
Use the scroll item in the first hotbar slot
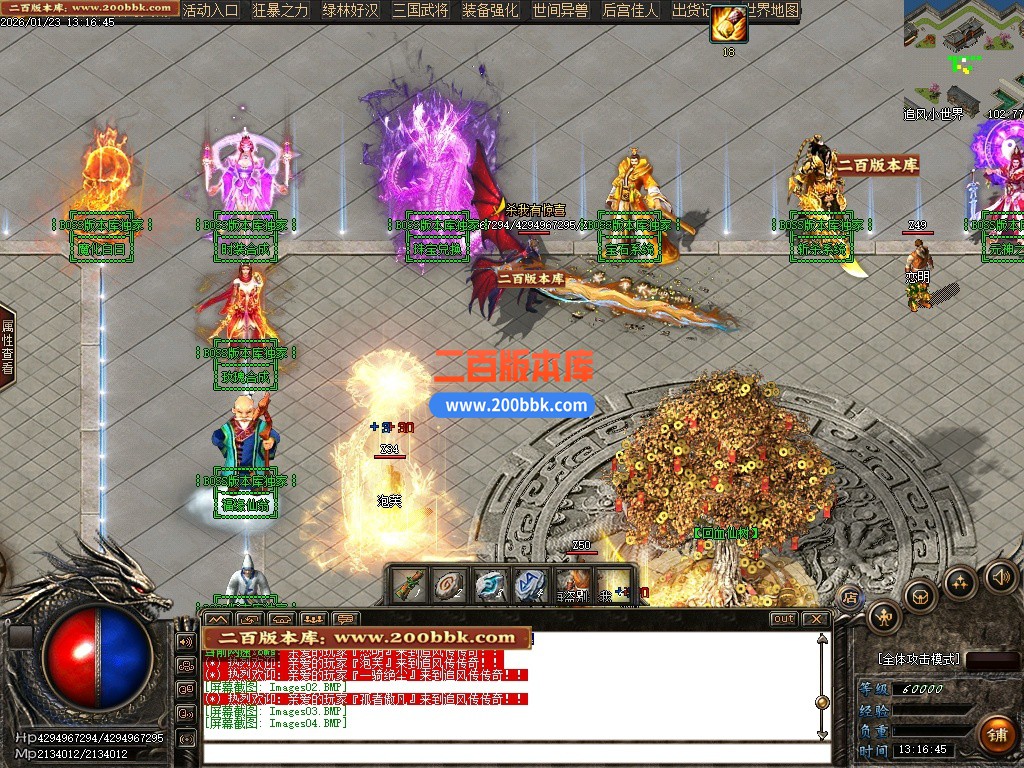(x=409, y=584)
